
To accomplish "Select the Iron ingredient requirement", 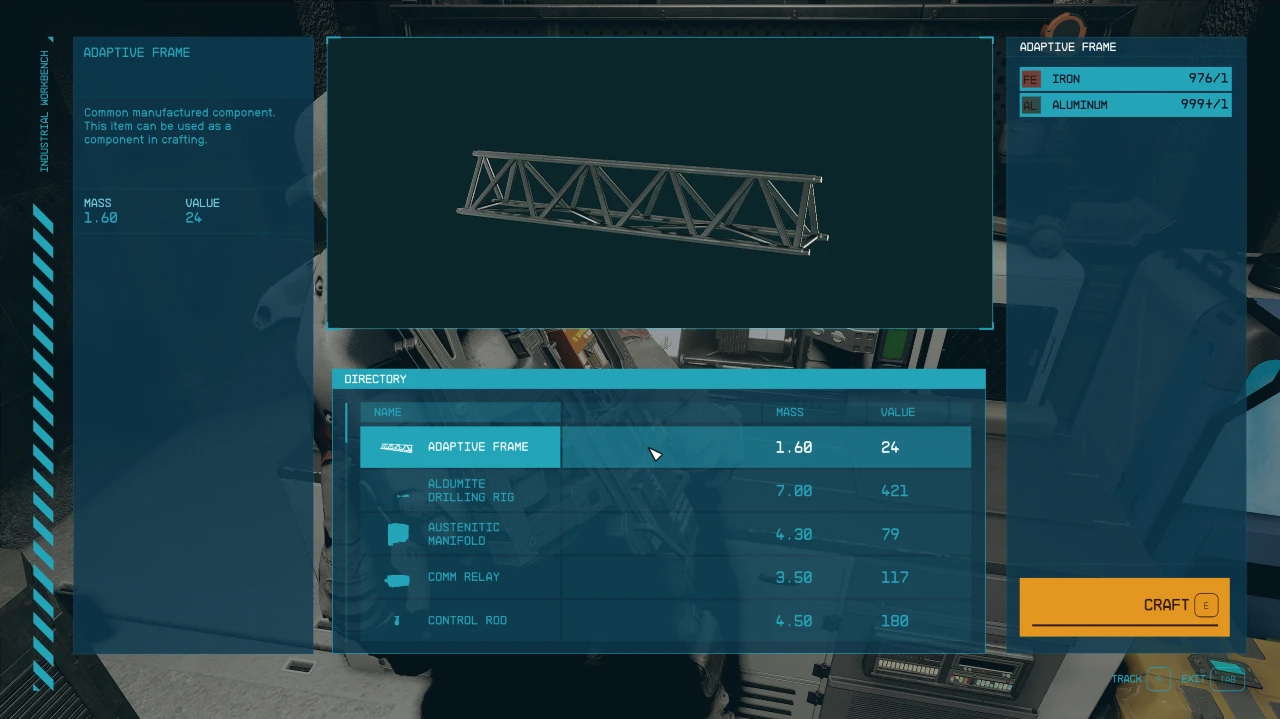I will 1125,79.
